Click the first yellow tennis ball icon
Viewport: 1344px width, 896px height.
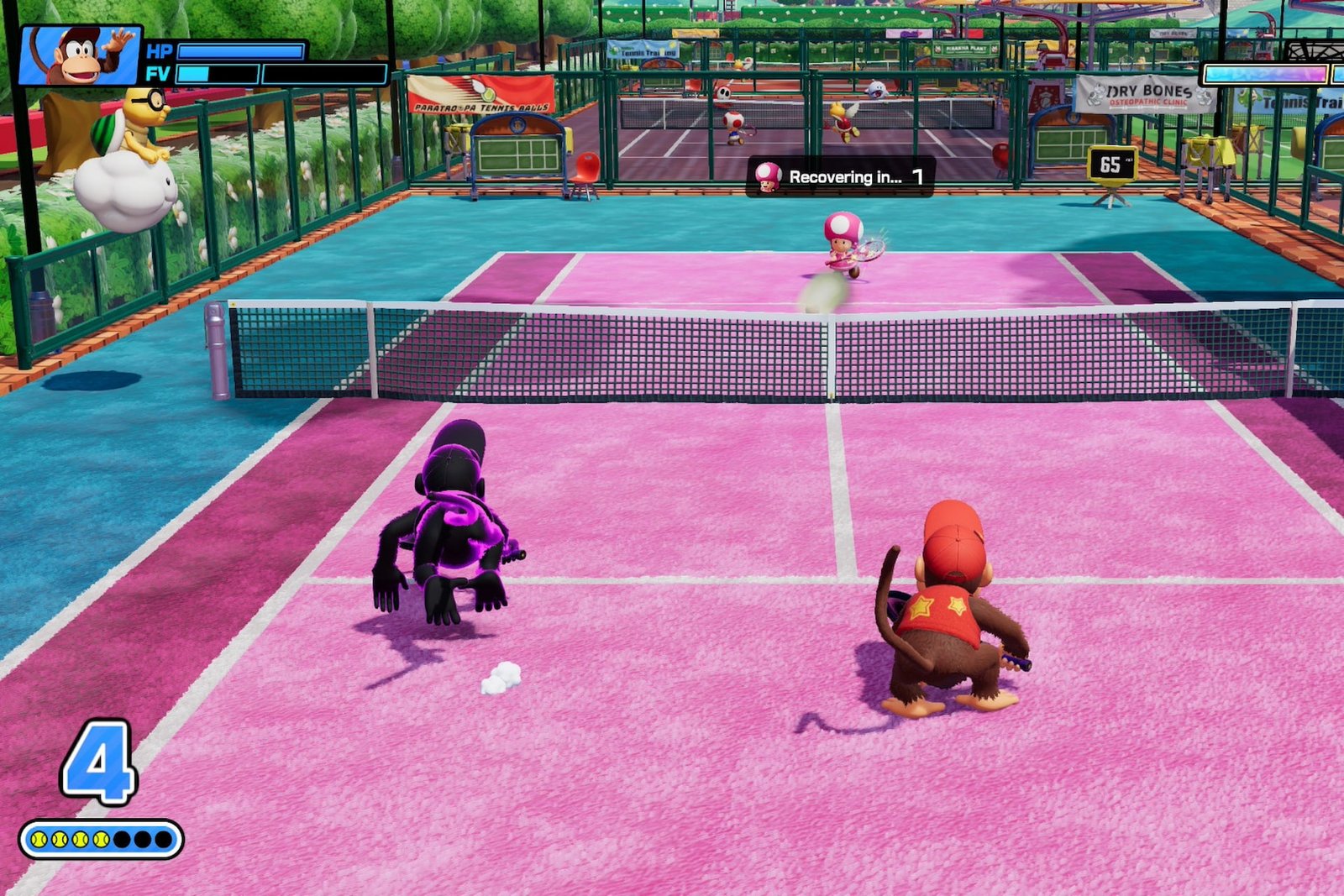tap(40, 837)
